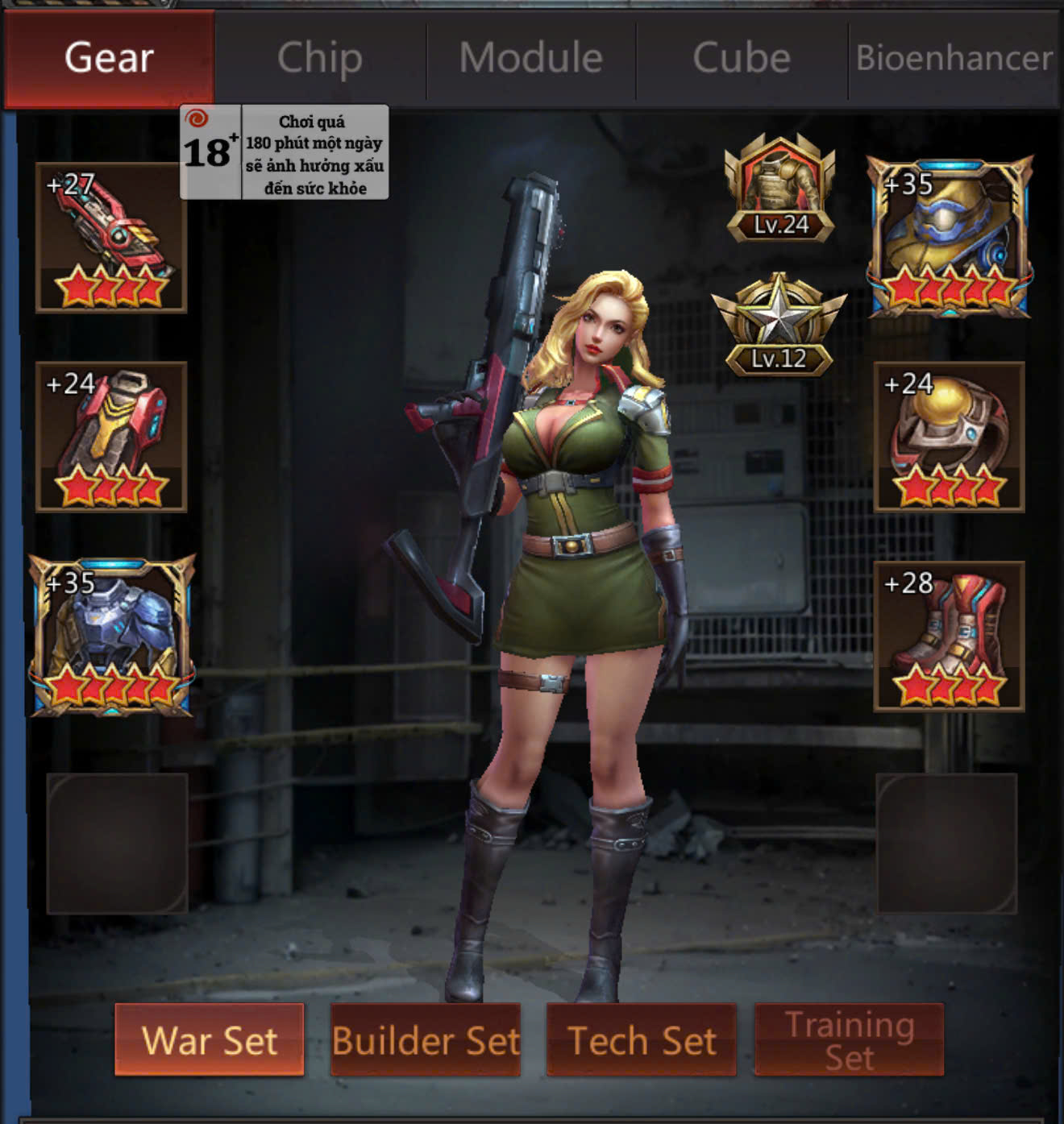The image size is (1064, 1124).
Task: Select the +27 red gun gear slot
Action: coord(111,238)
